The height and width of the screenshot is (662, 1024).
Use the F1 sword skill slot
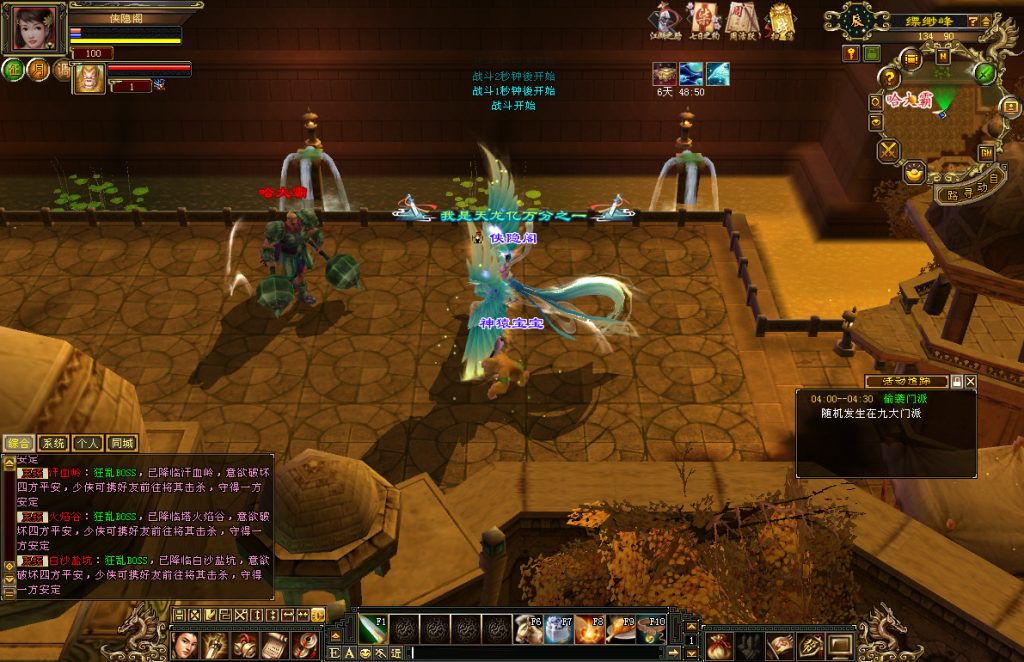click(x=374, y=628)
